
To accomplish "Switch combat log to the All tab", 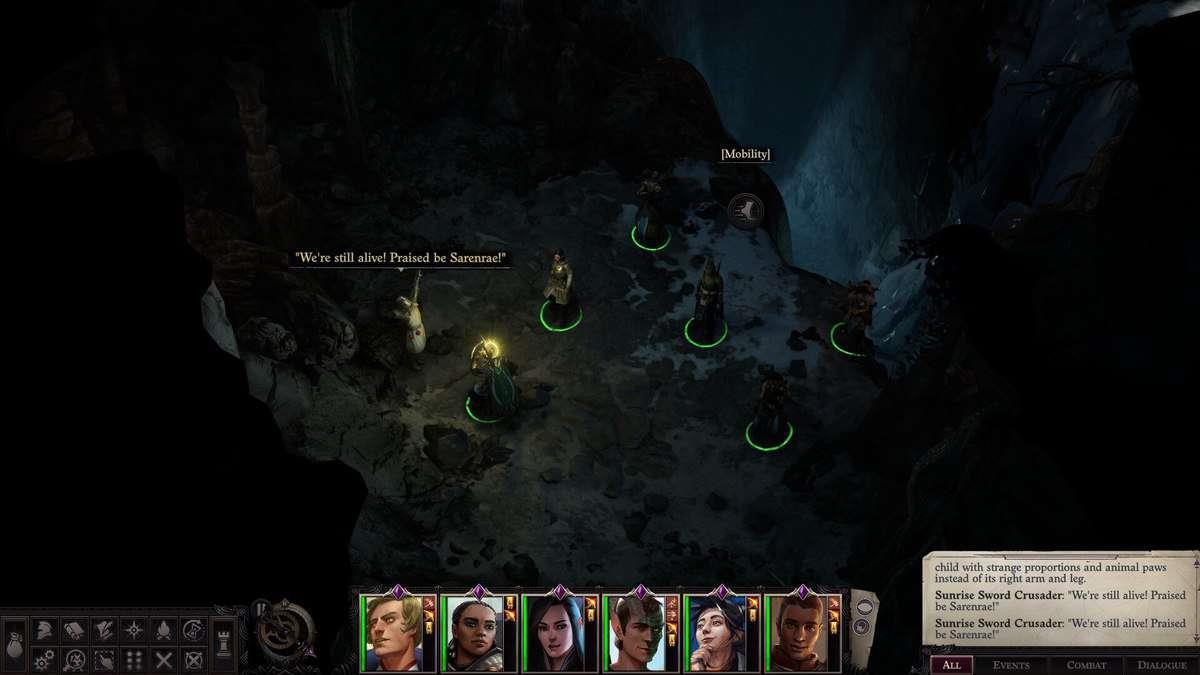I will (x=951, y=665).
